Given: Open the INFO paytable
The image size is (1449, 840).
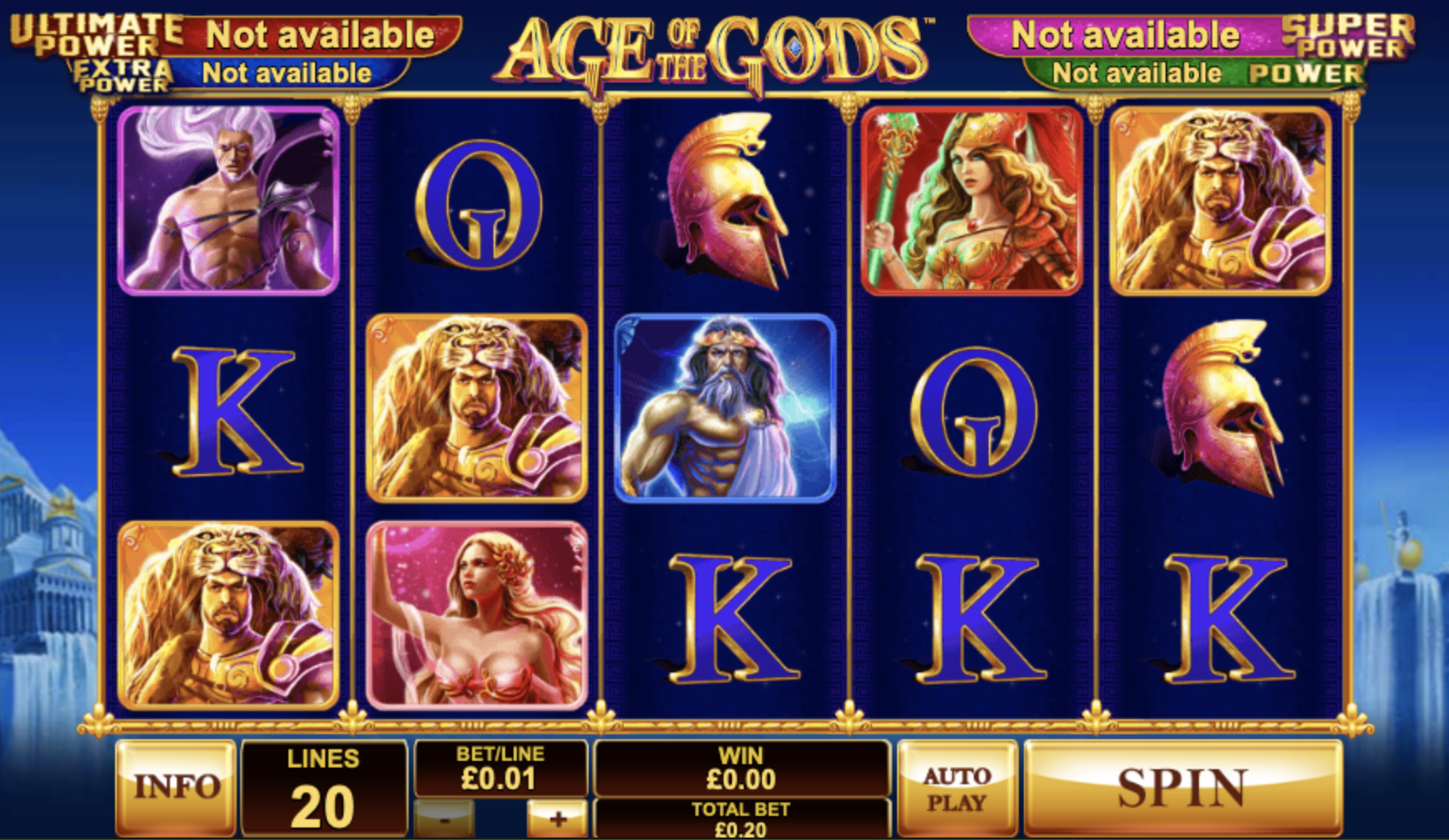Looking at the screenshot, I should point(176,787).
